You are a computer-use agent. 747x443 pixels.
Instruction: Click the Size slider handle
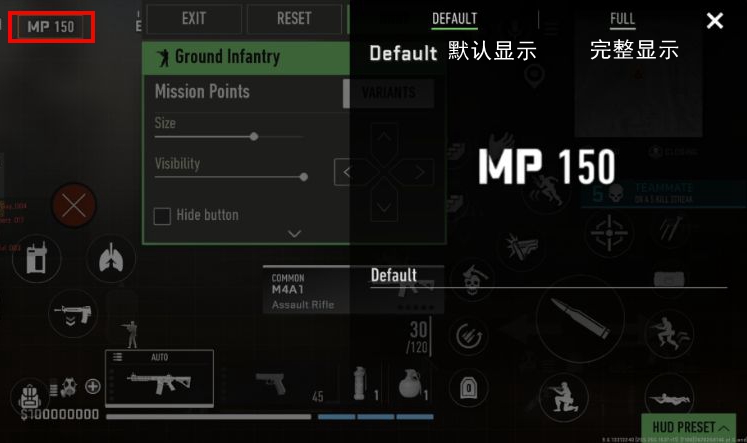coord(254,136)
